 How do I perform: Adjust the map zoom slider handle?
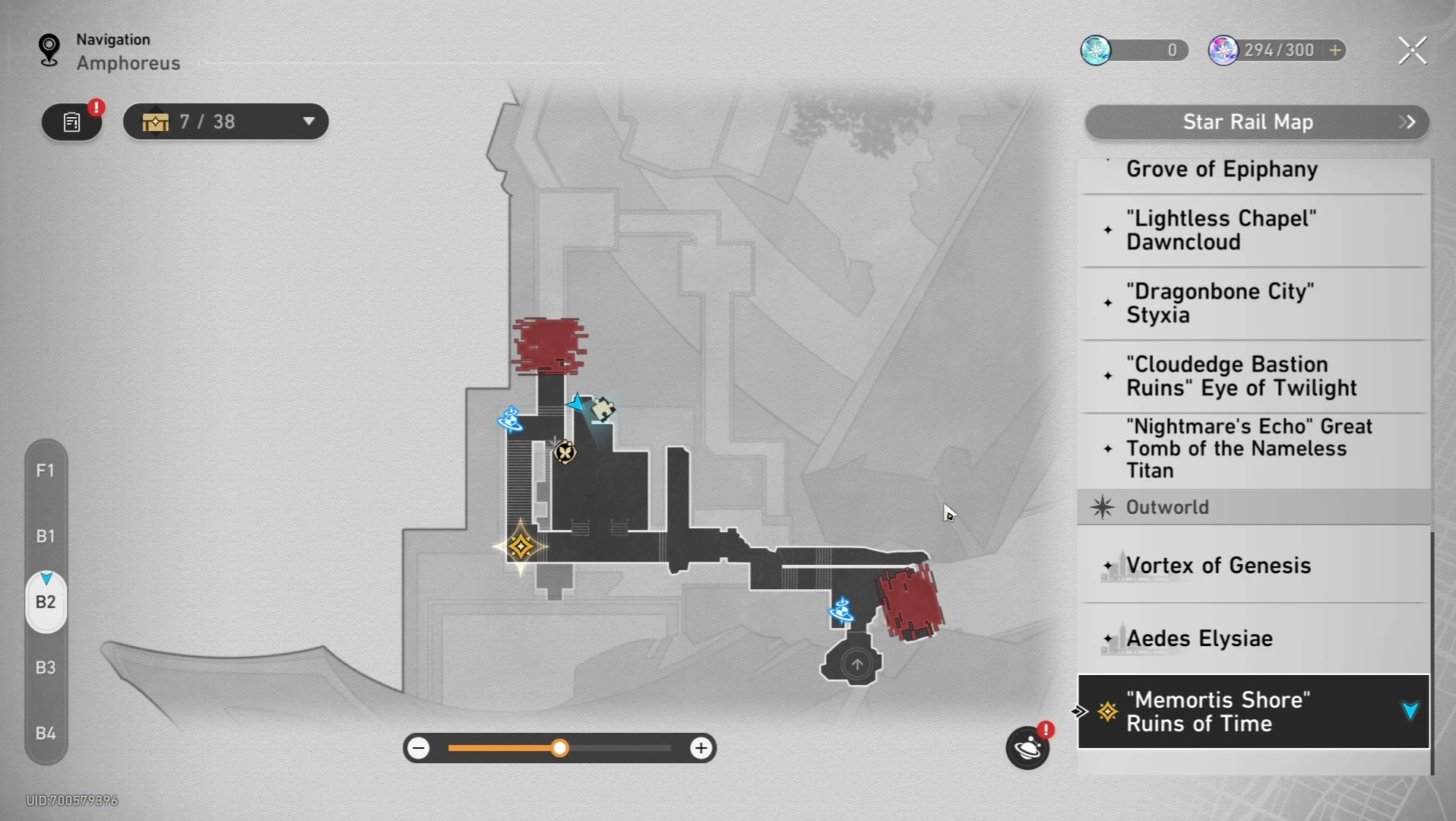tap(560, 748)
